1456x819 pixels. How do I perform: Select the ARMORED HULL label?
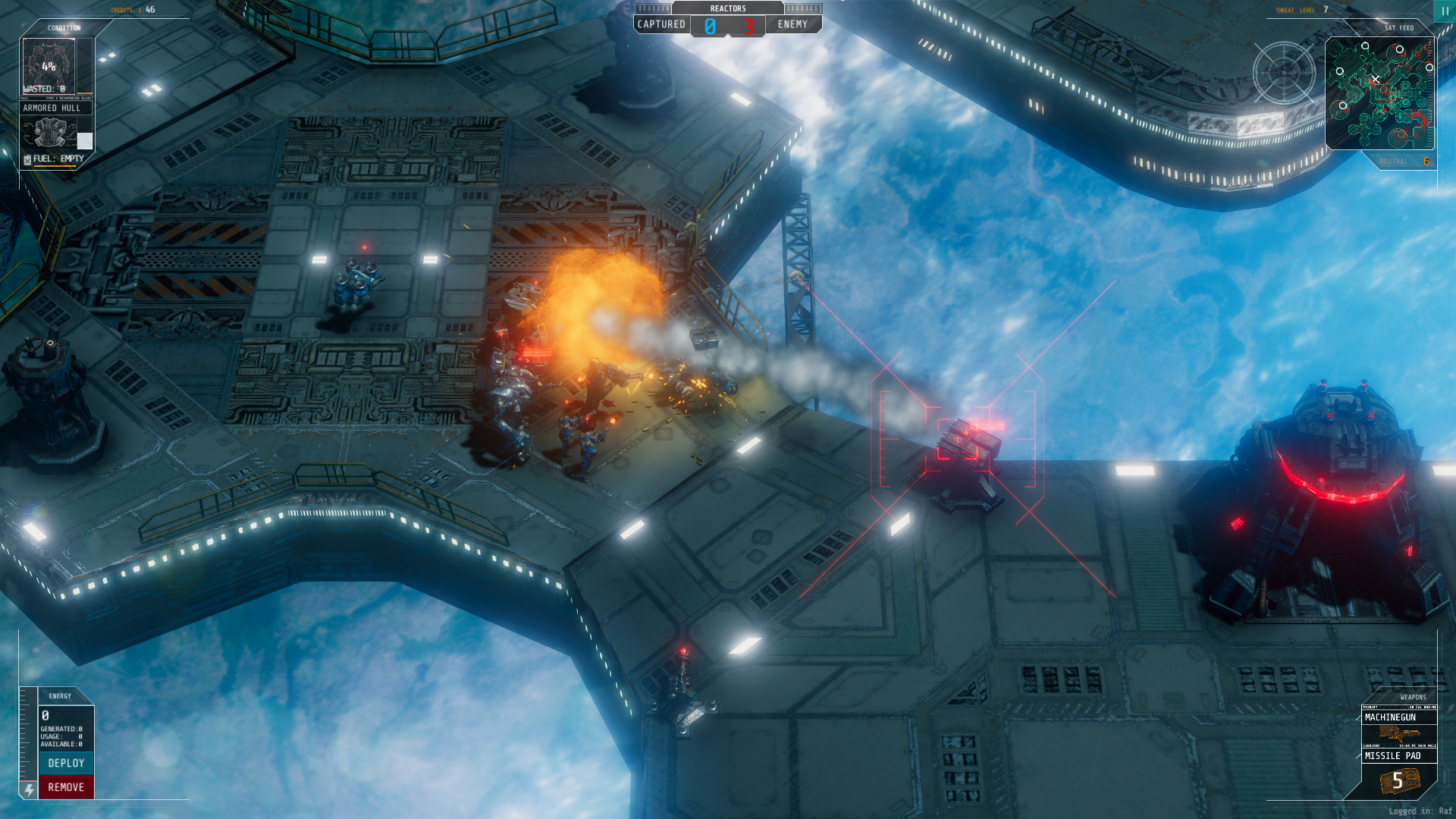click(x=51, y=108)
